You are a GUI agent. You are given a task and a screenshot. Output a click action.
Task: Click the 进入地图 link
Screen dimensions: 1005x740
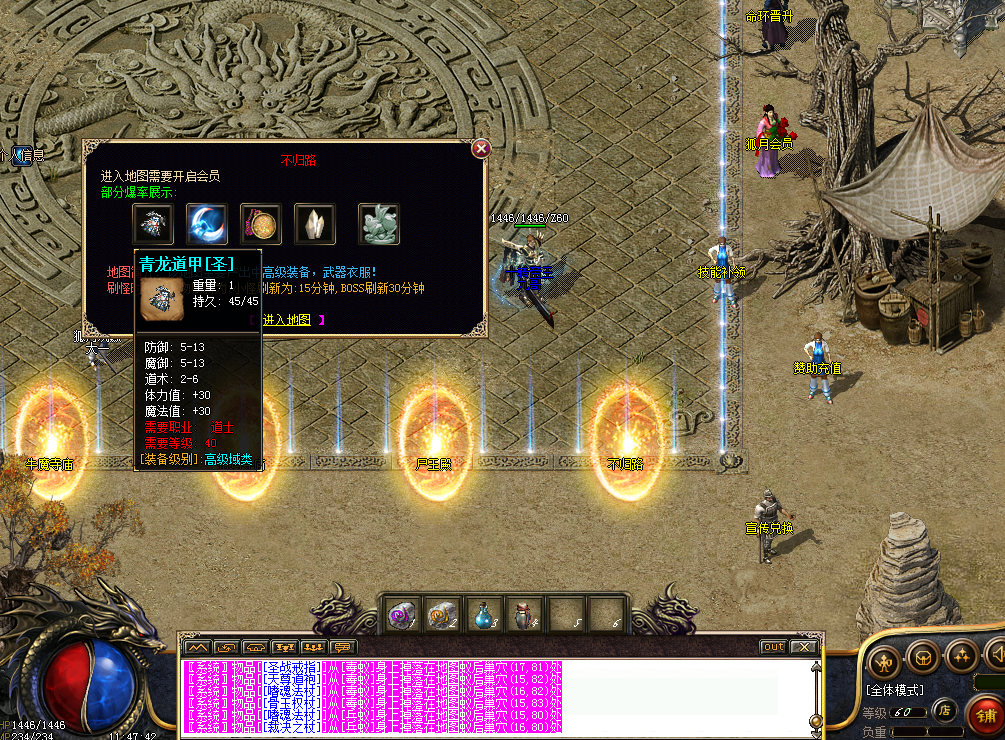(287, 320)
